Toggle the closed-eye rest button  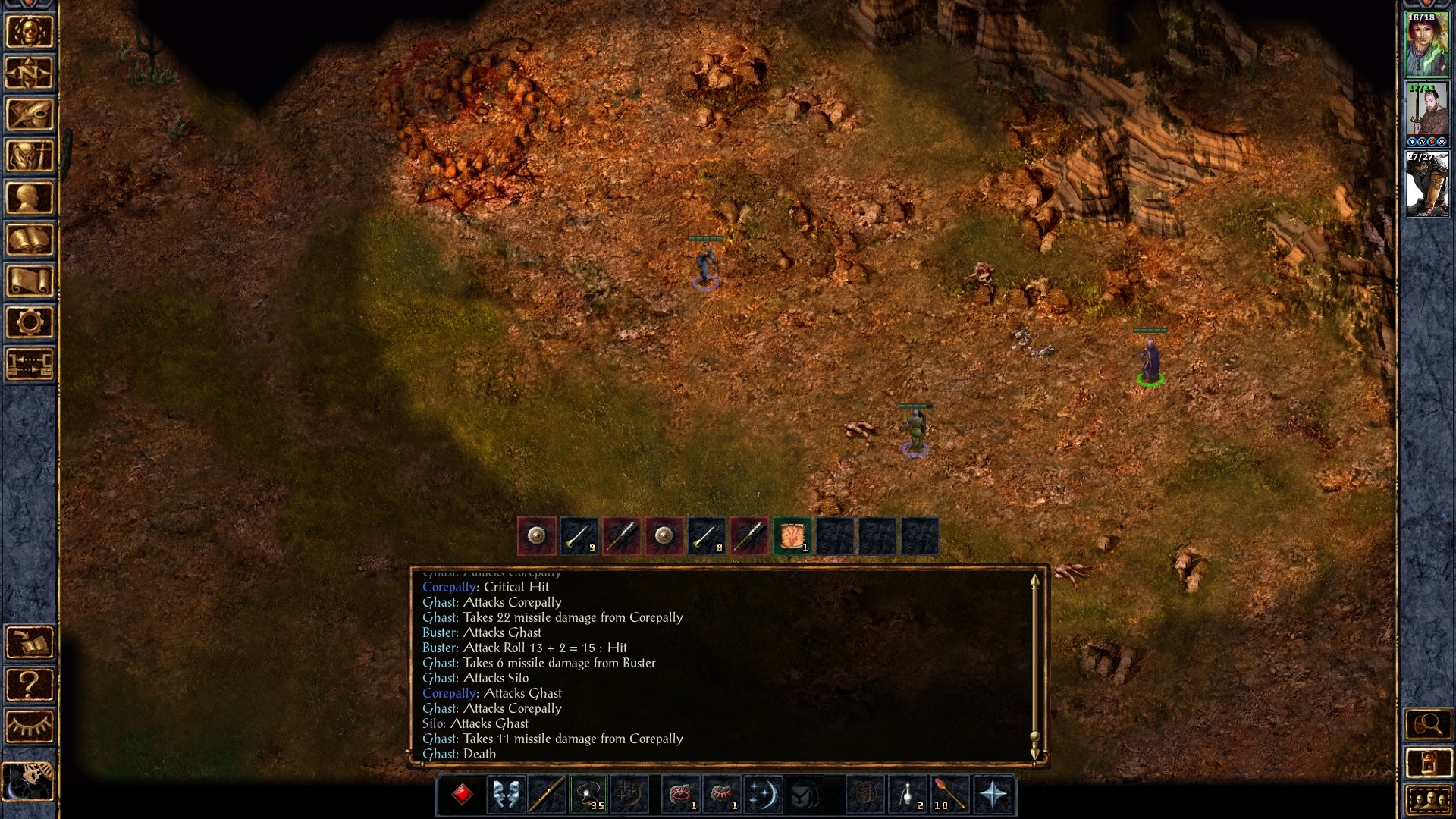tap(30, 726)
